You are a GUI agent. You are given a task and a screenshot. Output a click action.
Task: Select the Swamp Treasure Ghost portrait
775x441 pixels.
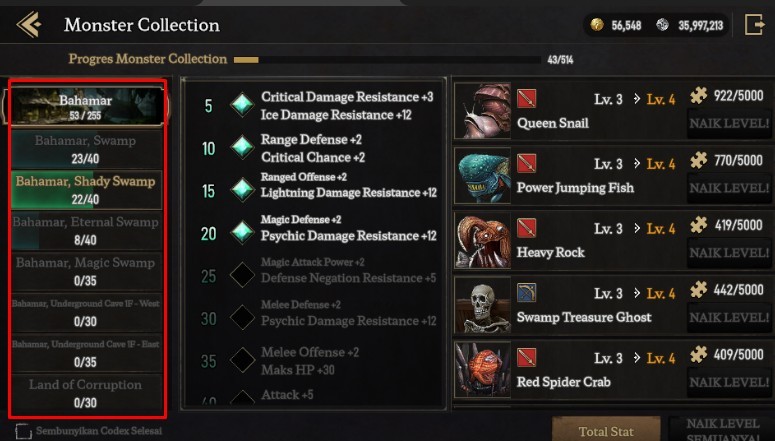coord(483,305)
